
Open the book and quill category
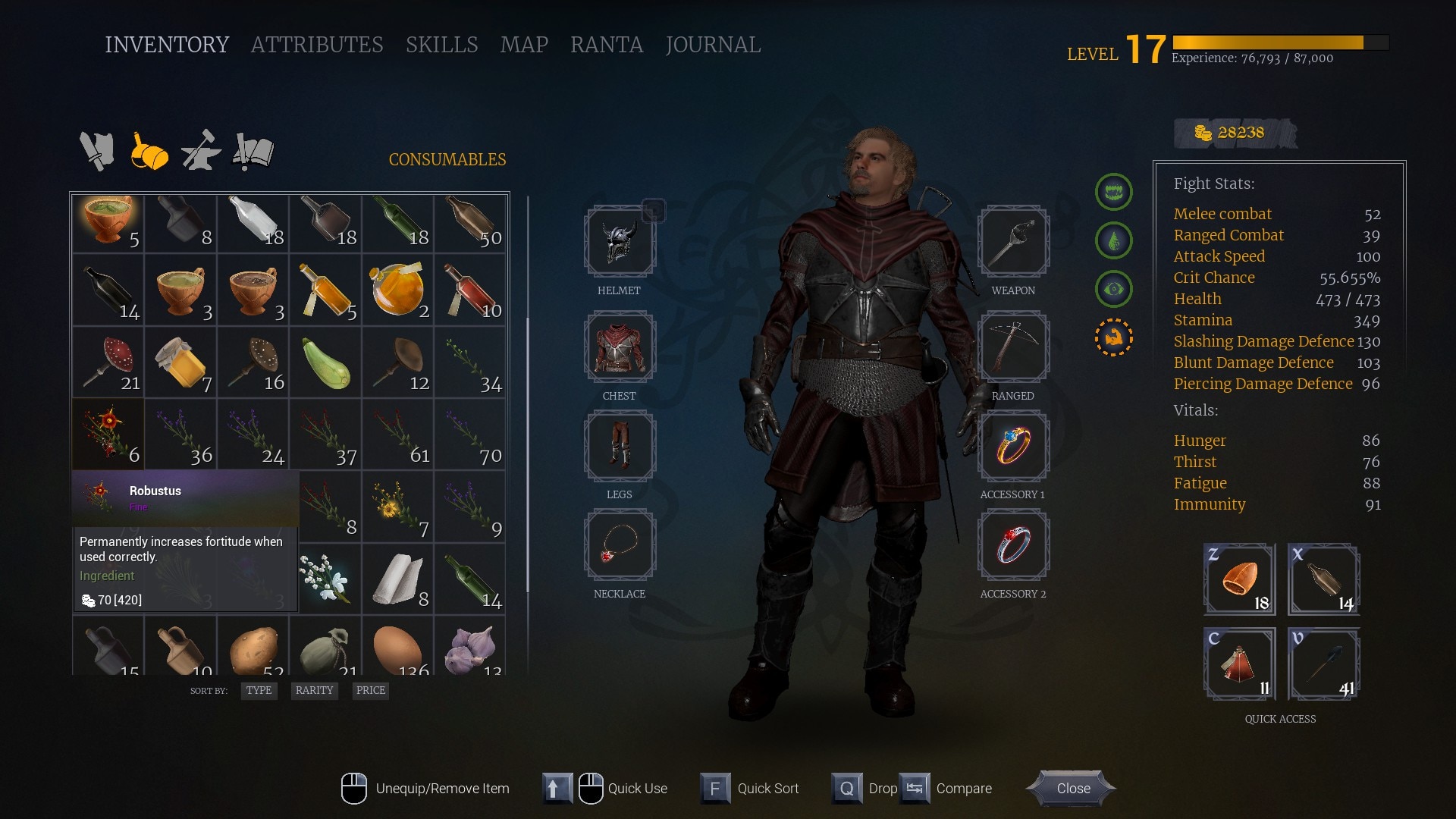pos(253,151)
